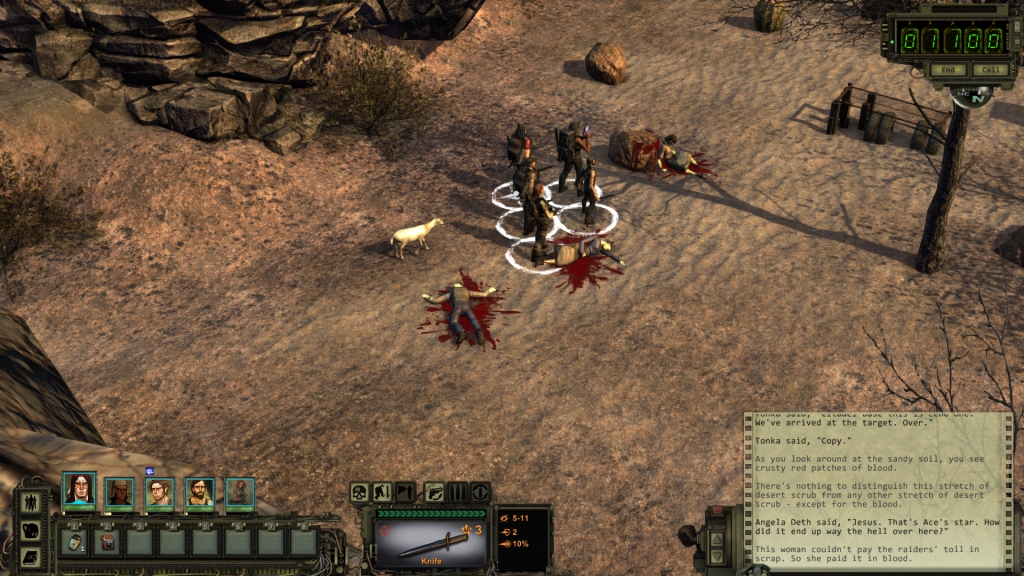Open the backpack inventory
The width and height of the screenshot is (1024, 576).
pyautogui.click(x=31, y=530)
